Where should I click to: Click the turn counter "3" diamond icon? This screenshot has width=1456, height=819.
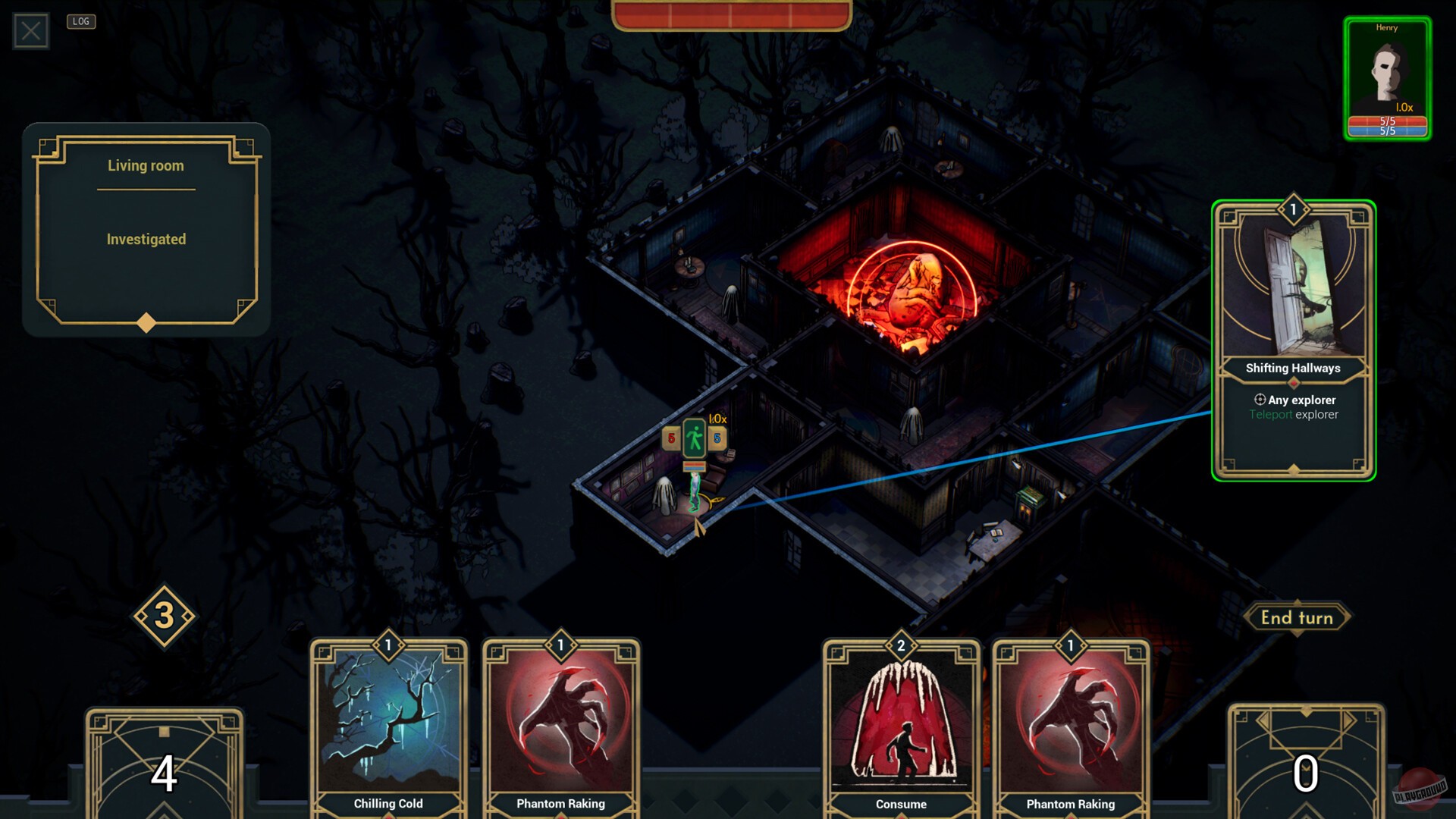[164, 614]
